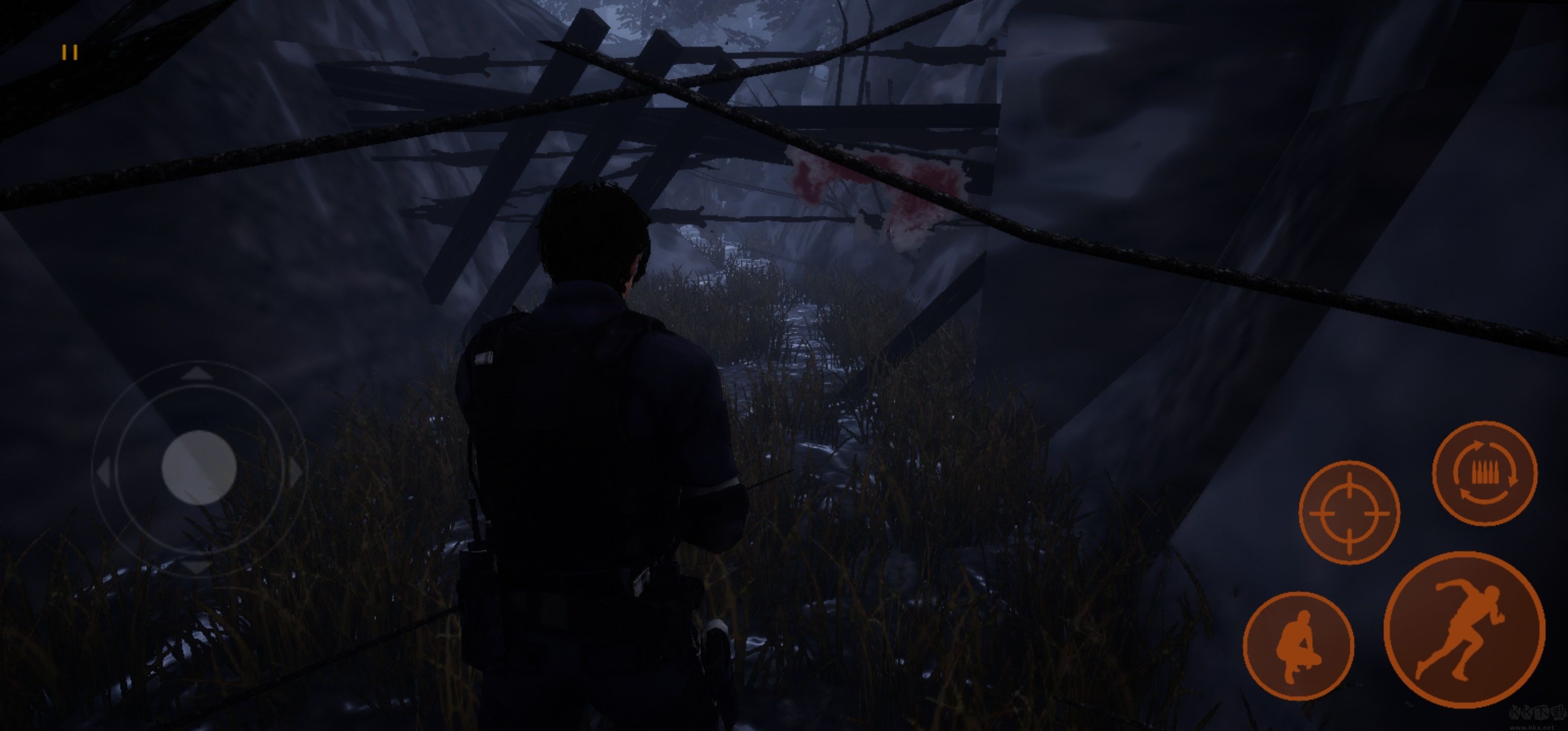Reload weapon using the bullets icon
This screenshot has height=731, width=1568.
coord(1485,473)
